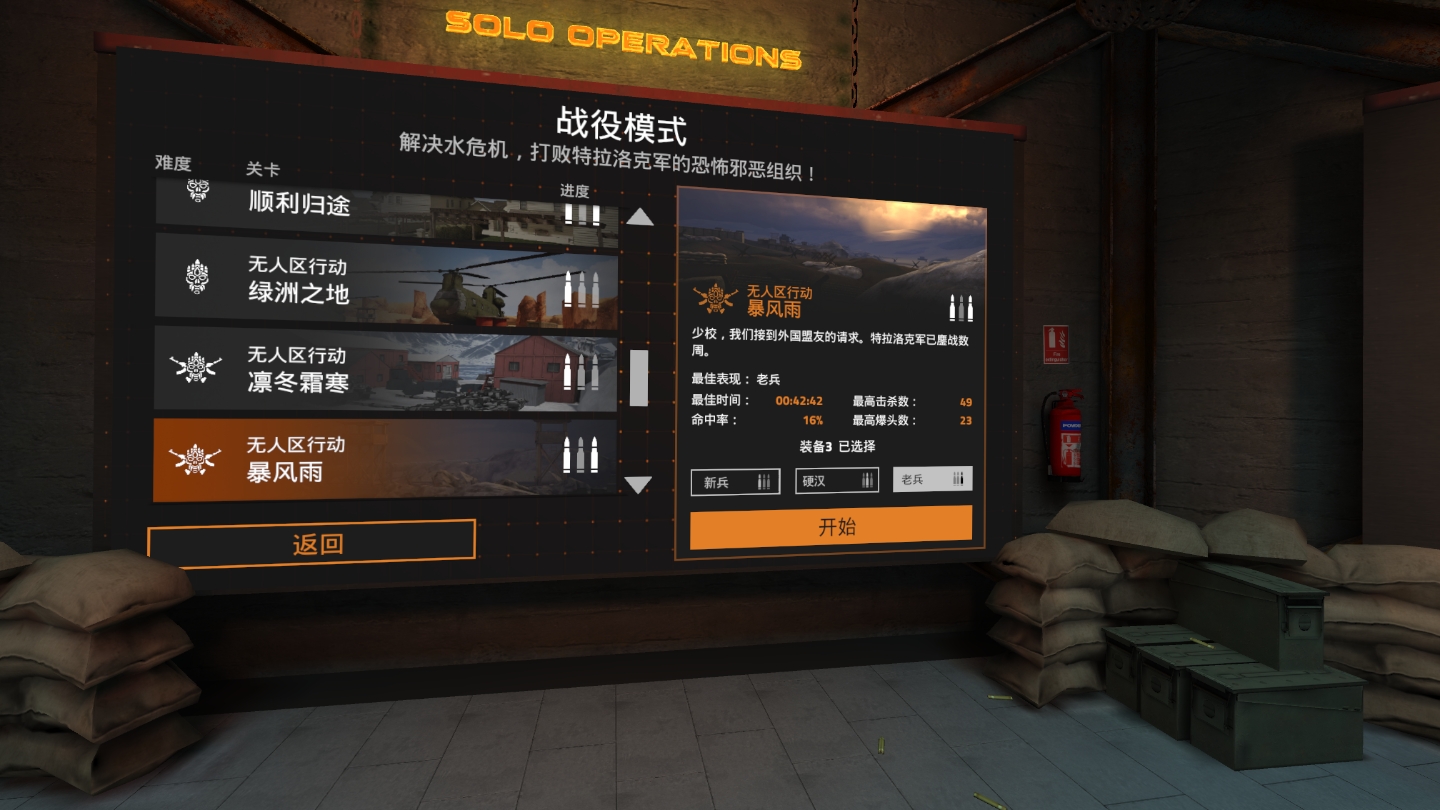Click the upward scroll arrow above the mission scrollbar
Viewport: 1440px width, 810px height.
pos(638,215)
